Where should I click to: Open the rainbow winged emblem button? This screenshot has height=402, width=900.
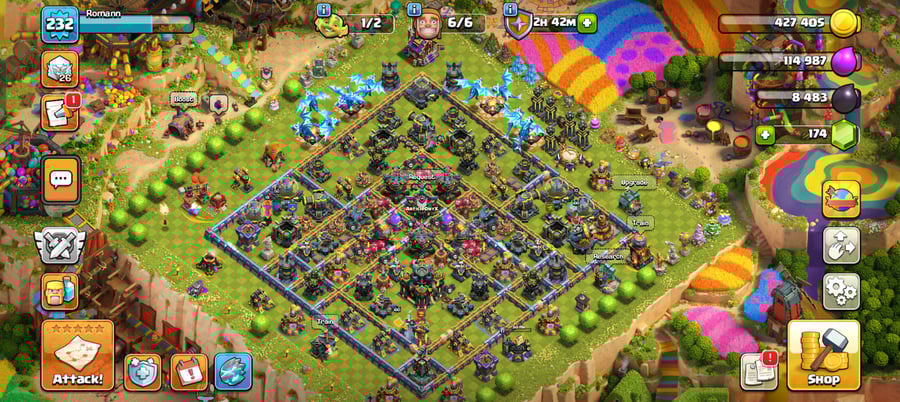pyautogui.click(x=841, y=200)
